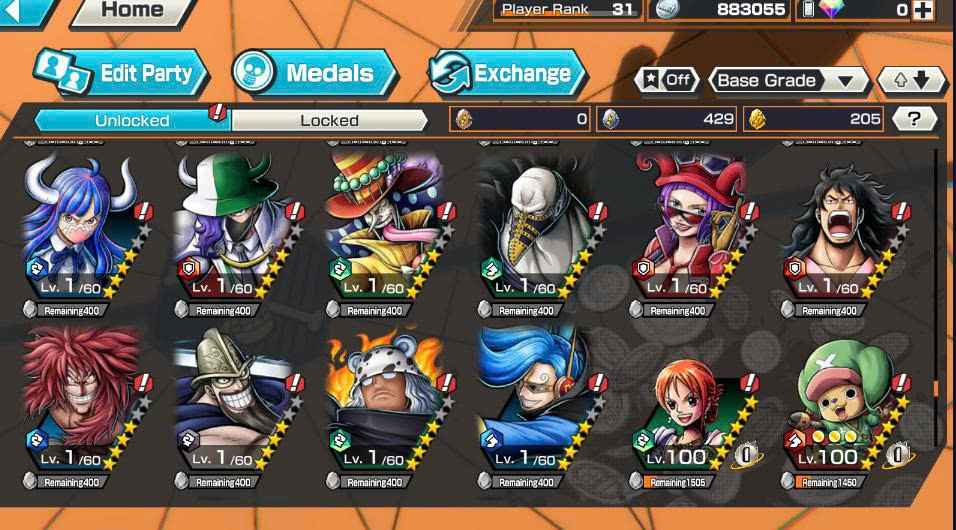Viewport: 956px width, 530px height.
Task: Open the Medals menu
Action: (315, 73)
